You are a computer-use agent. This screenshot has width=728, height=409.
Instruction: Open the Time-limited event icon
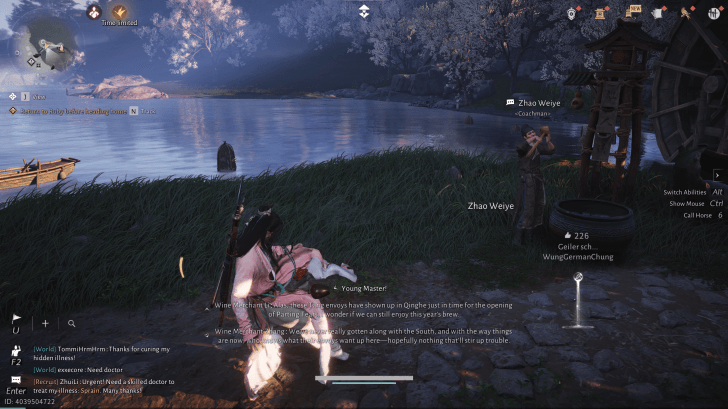click(x=119, y=12)
